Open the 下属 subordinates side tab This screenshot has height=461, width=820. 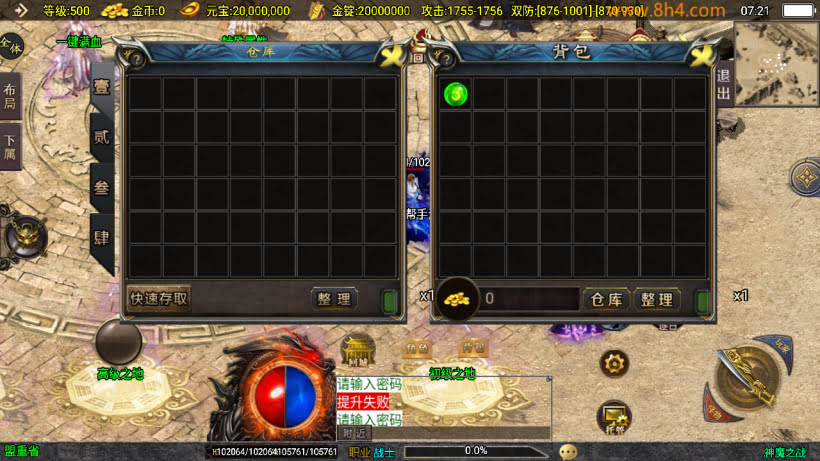[x=10, y=146]
